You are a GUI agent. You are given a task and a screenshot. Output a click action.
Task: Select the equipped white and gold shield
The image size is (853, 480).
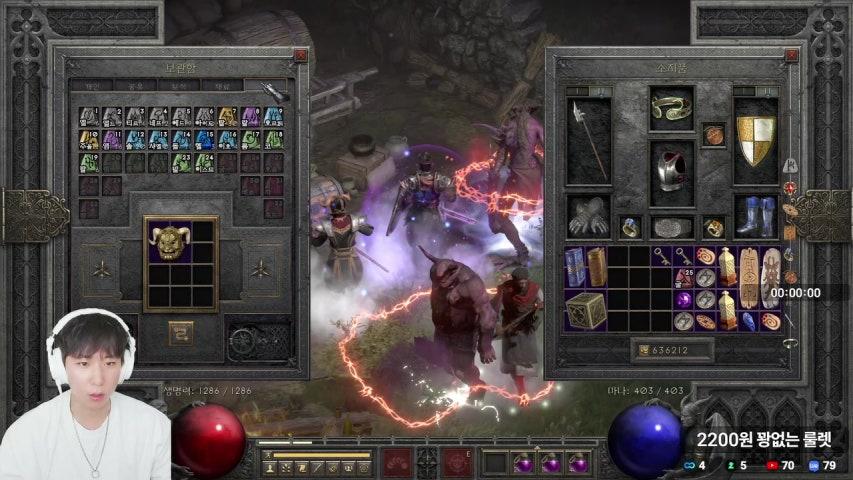(756, 140)
